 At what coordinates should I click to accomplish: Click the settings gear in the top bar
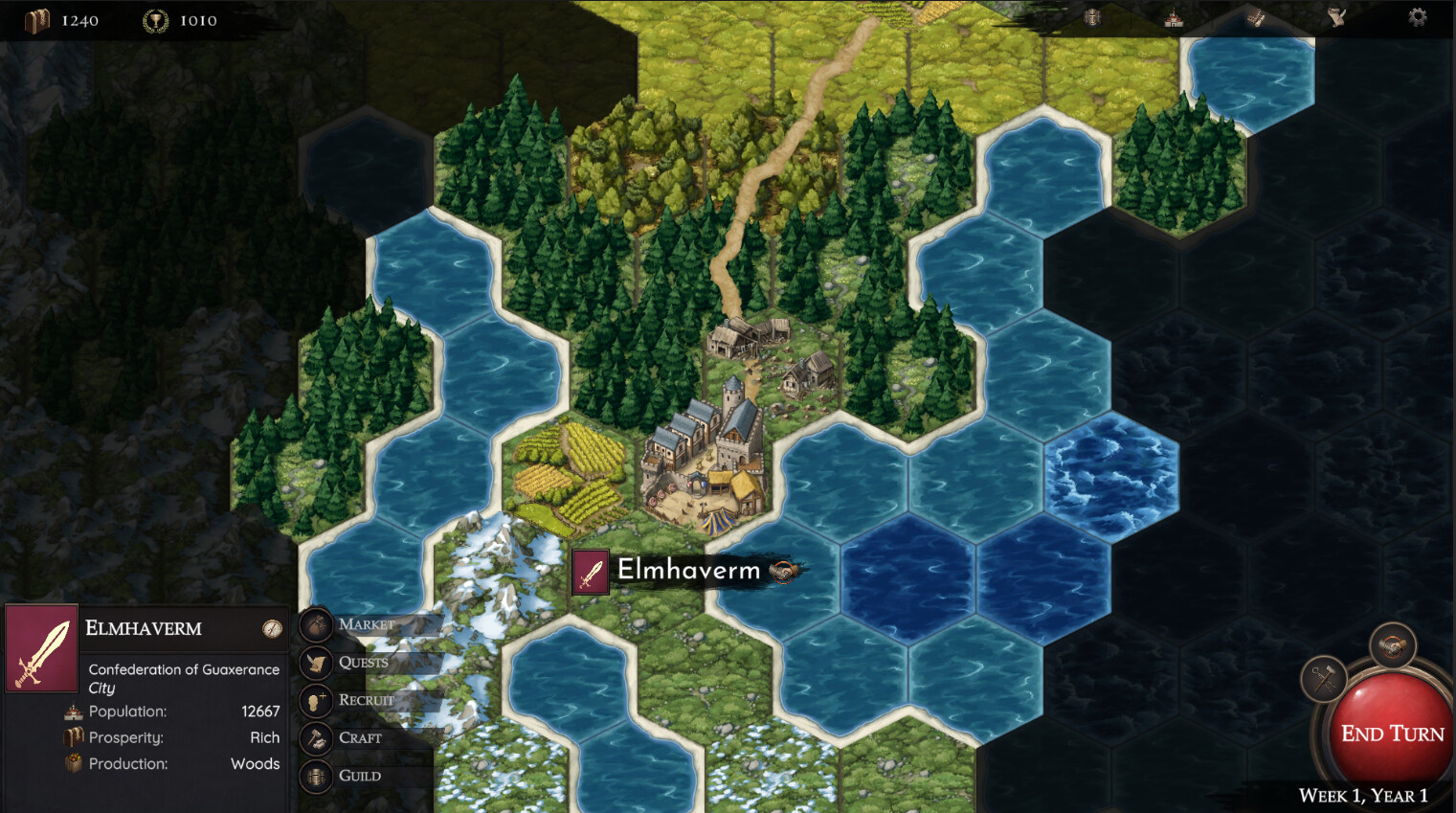click(1416, 17)
